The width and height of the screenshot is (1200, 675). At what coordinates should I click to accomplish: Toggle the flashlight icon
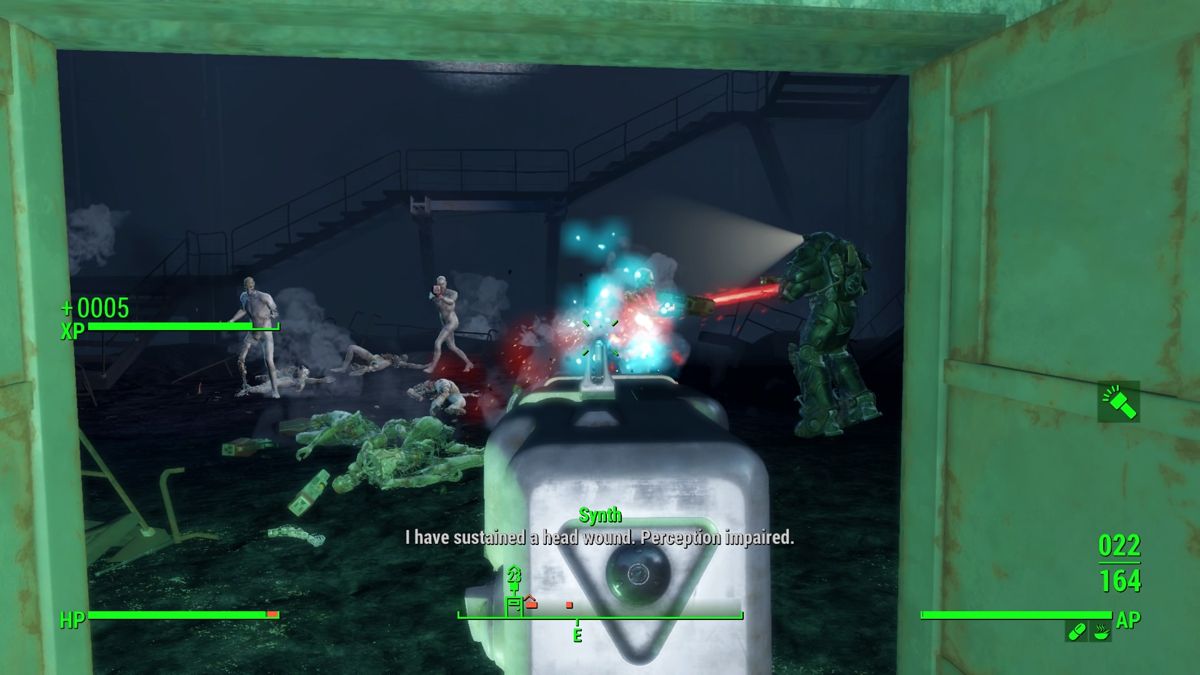tap(1118, 401)
